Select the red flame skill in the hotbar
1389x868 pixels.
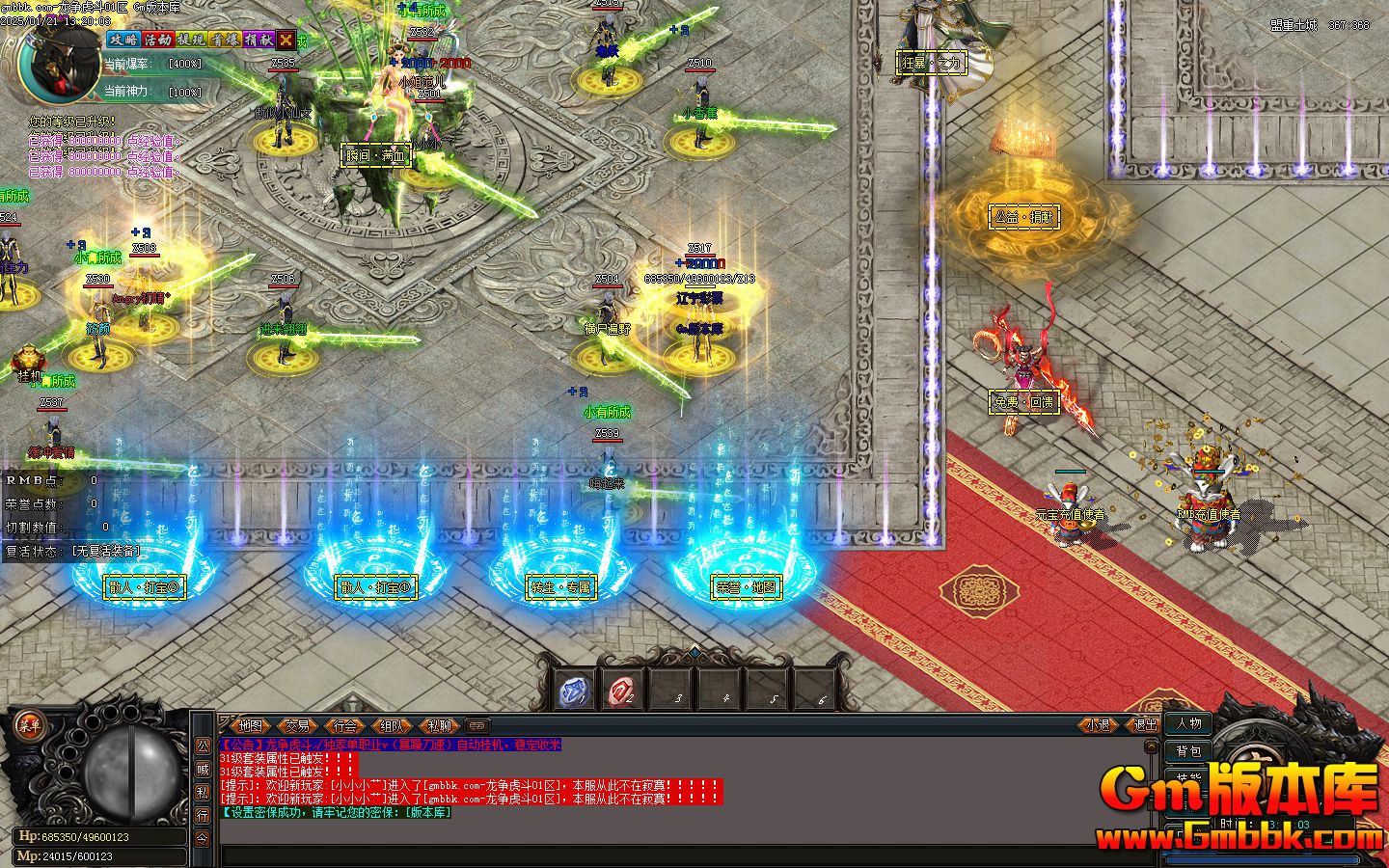(619, 689)
